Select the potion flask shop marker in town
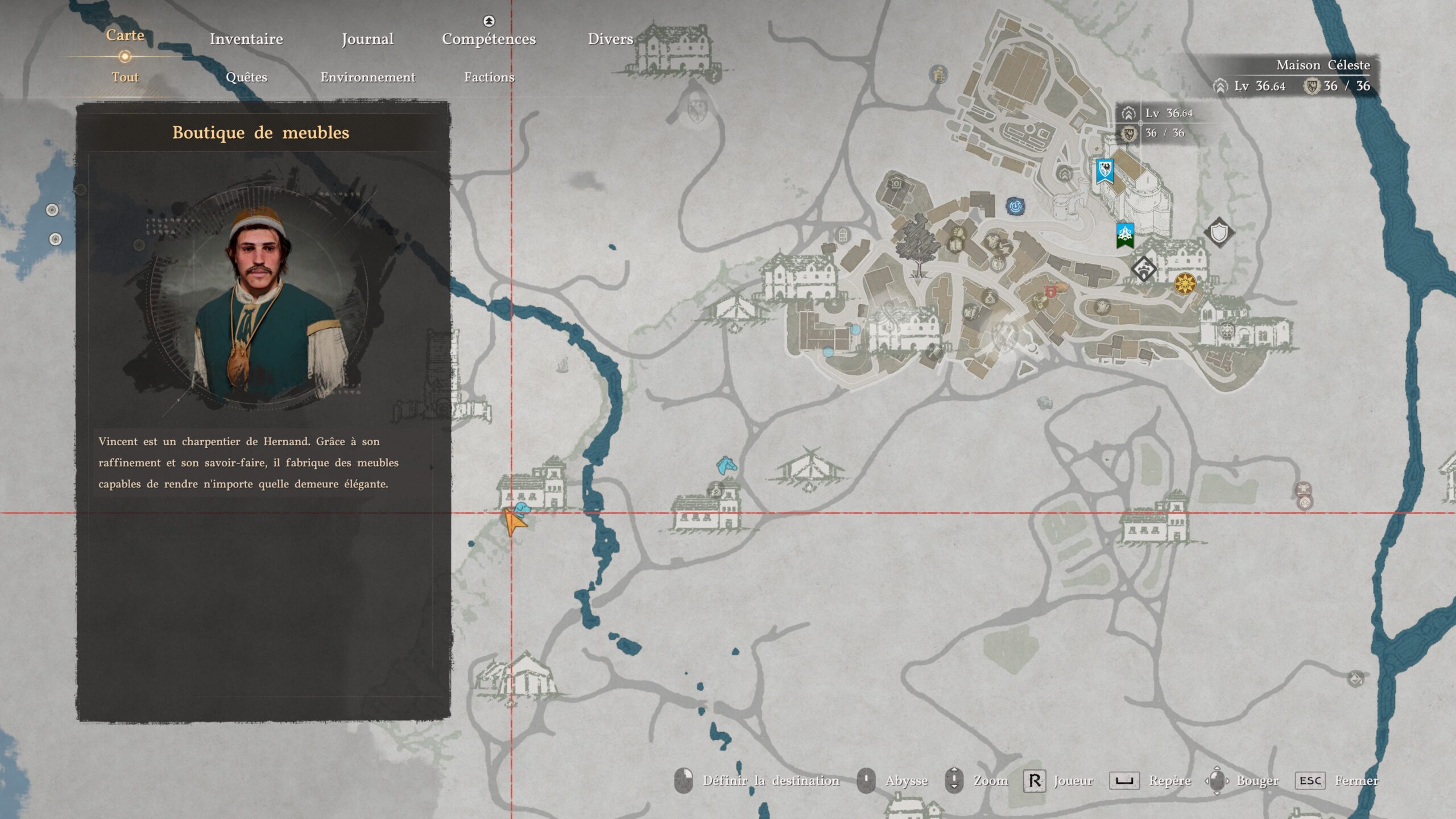The width and height of the screenshot is (1456, 819). coord(990,296)
